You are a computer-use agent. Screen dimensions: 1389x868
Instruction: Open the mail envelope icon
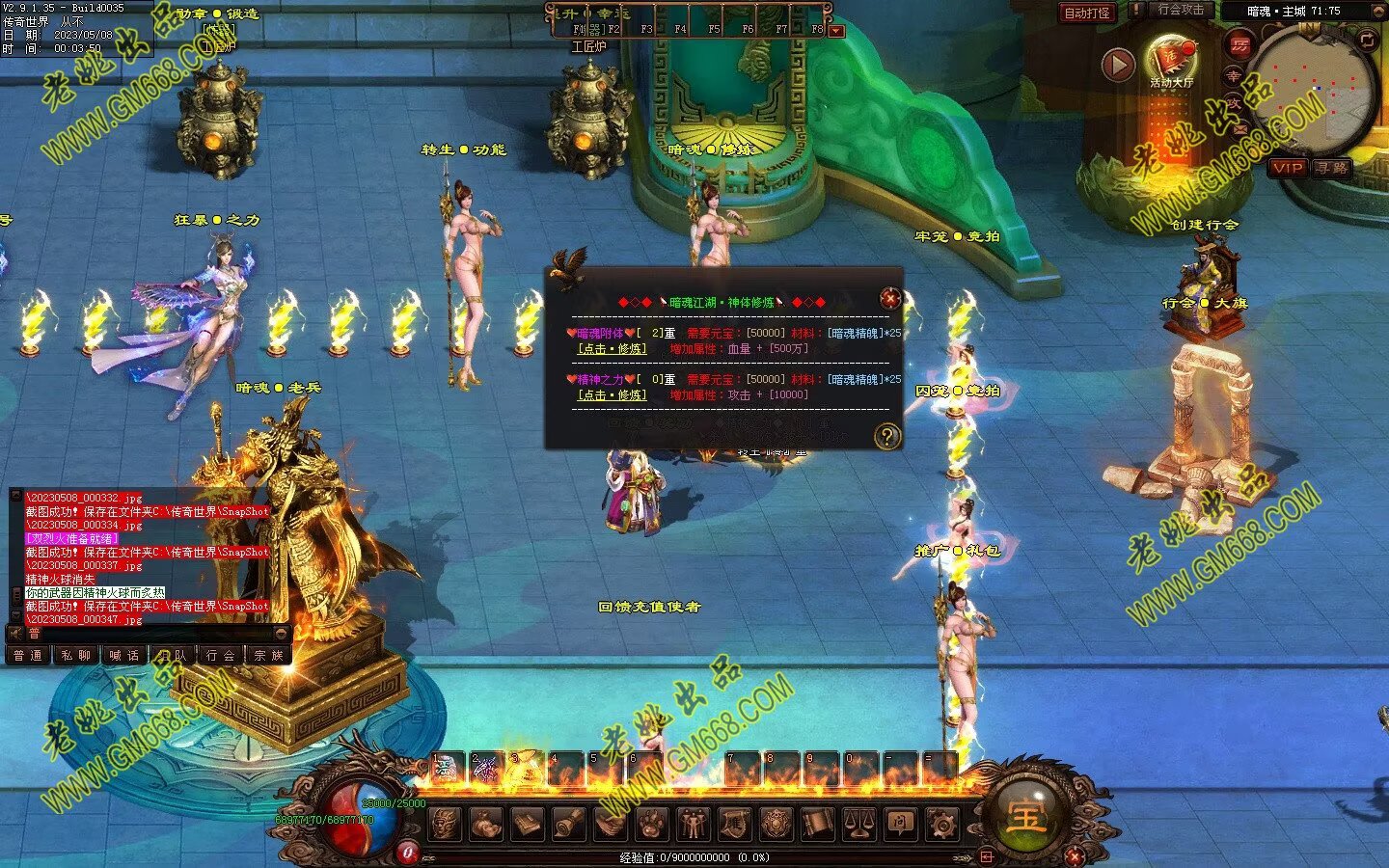[x=1239, y=129]
